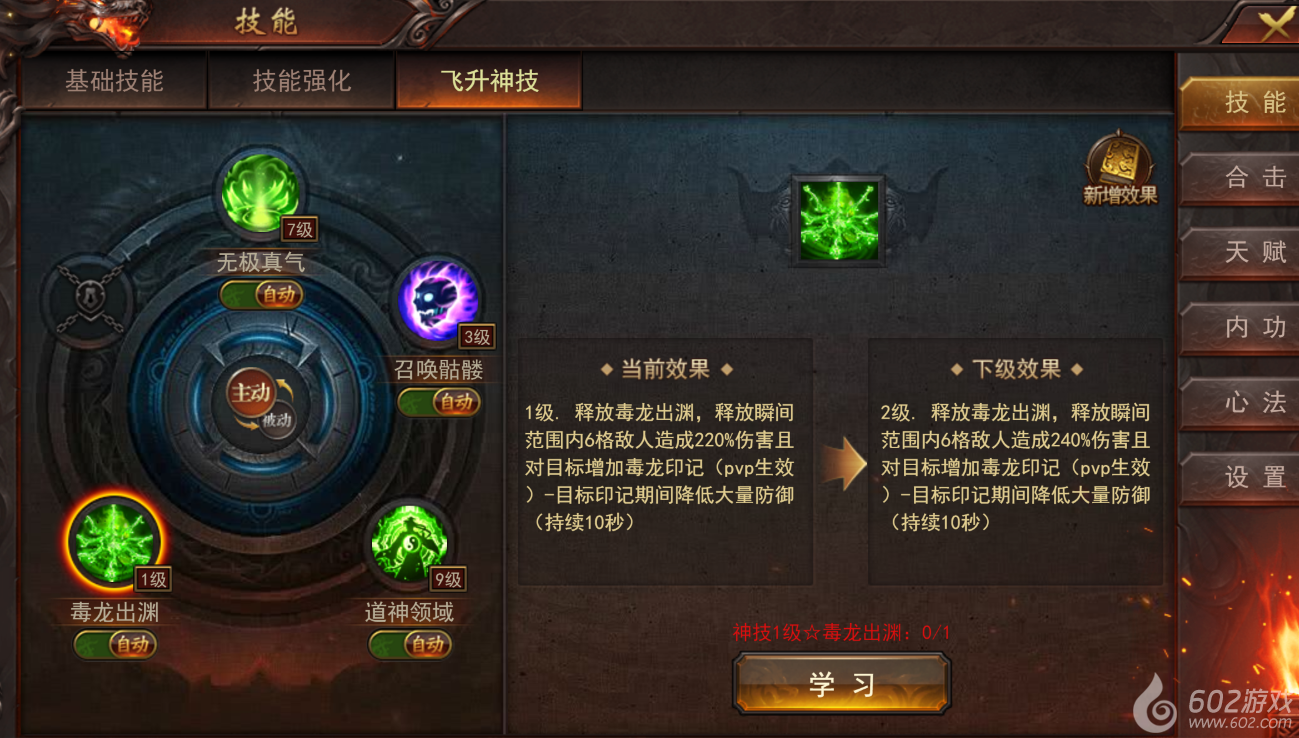1299x738 pixels.
Task: Show the 心法 side menu
Action: [x=1240, y=402]
